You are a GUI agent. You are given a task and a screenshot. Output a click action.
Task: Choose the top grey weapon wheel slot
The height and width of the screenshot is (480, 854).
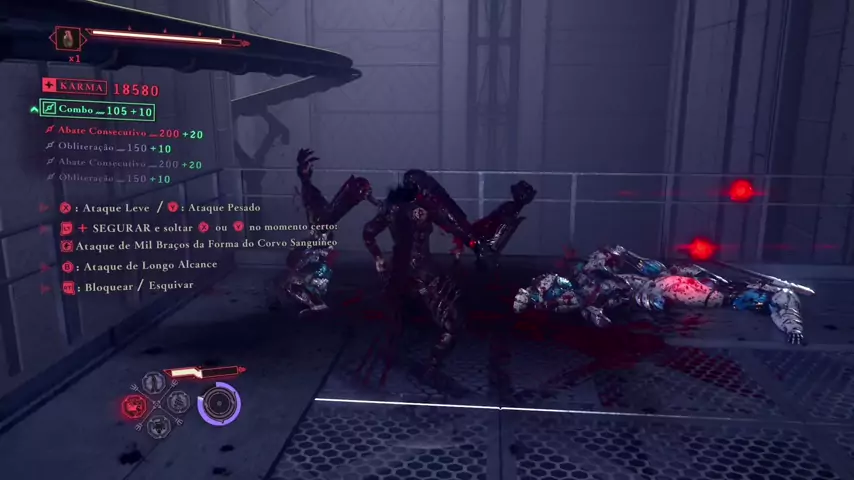click(x=153, y=383)
